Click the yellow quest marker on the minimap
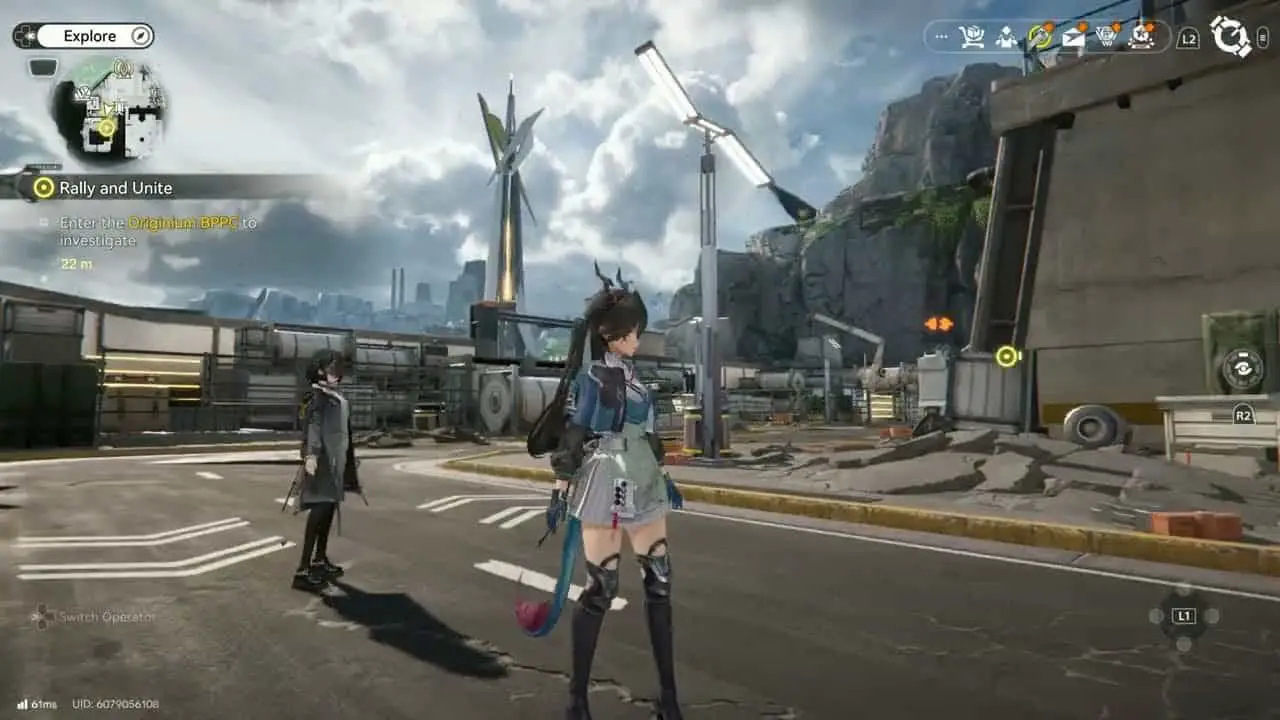This screenshot has width=1280, height=720. coord(106,127)
